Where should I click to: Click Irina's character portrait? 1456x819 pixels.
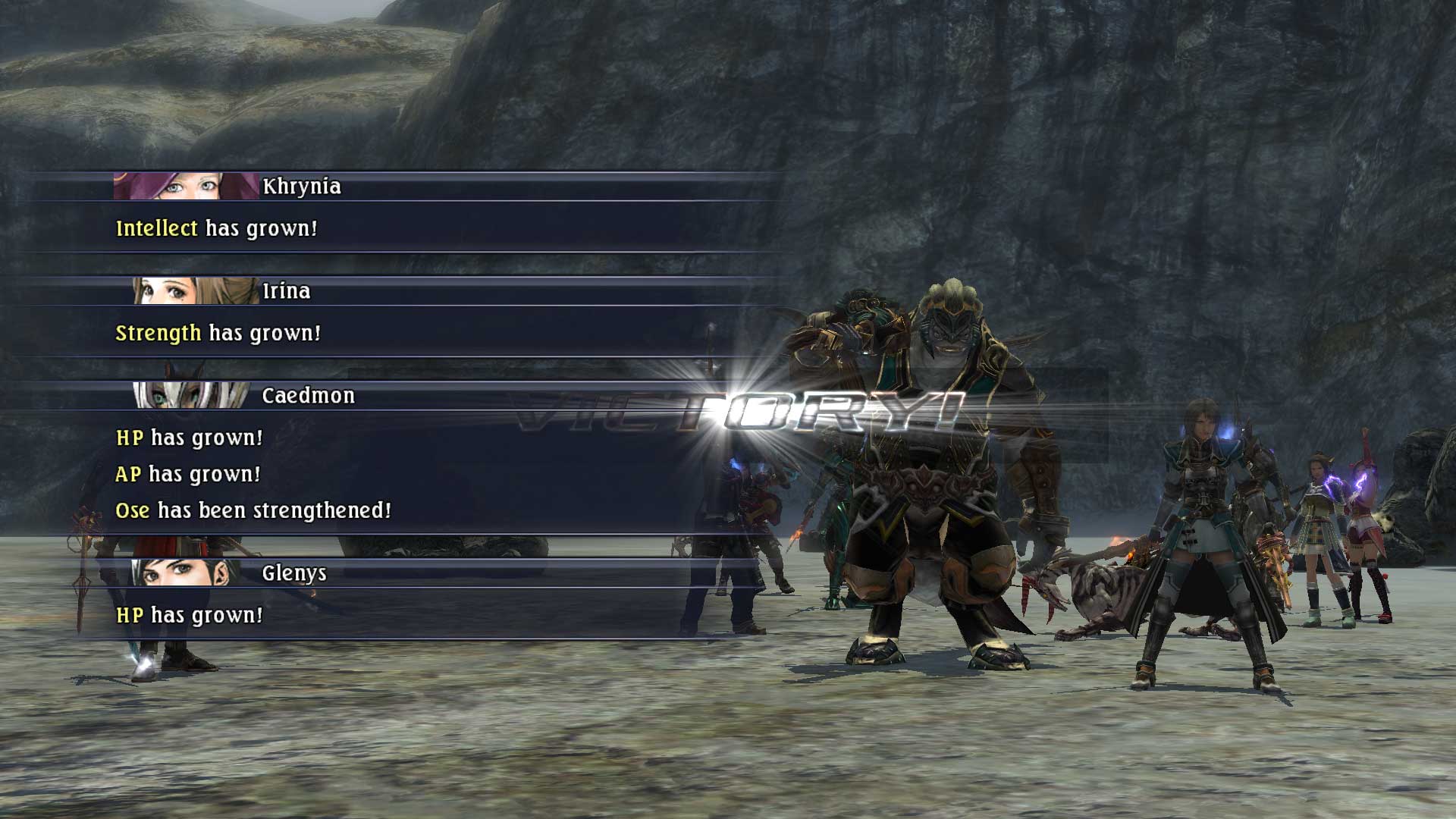pyautogui.click(x=193, y=290)
